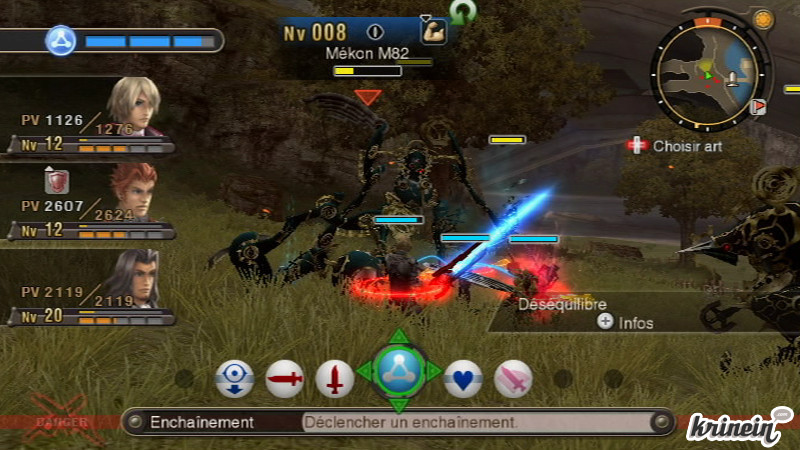Click the orange sun time icon
This screenshot has width=800, height=450.
coord(762,19)
